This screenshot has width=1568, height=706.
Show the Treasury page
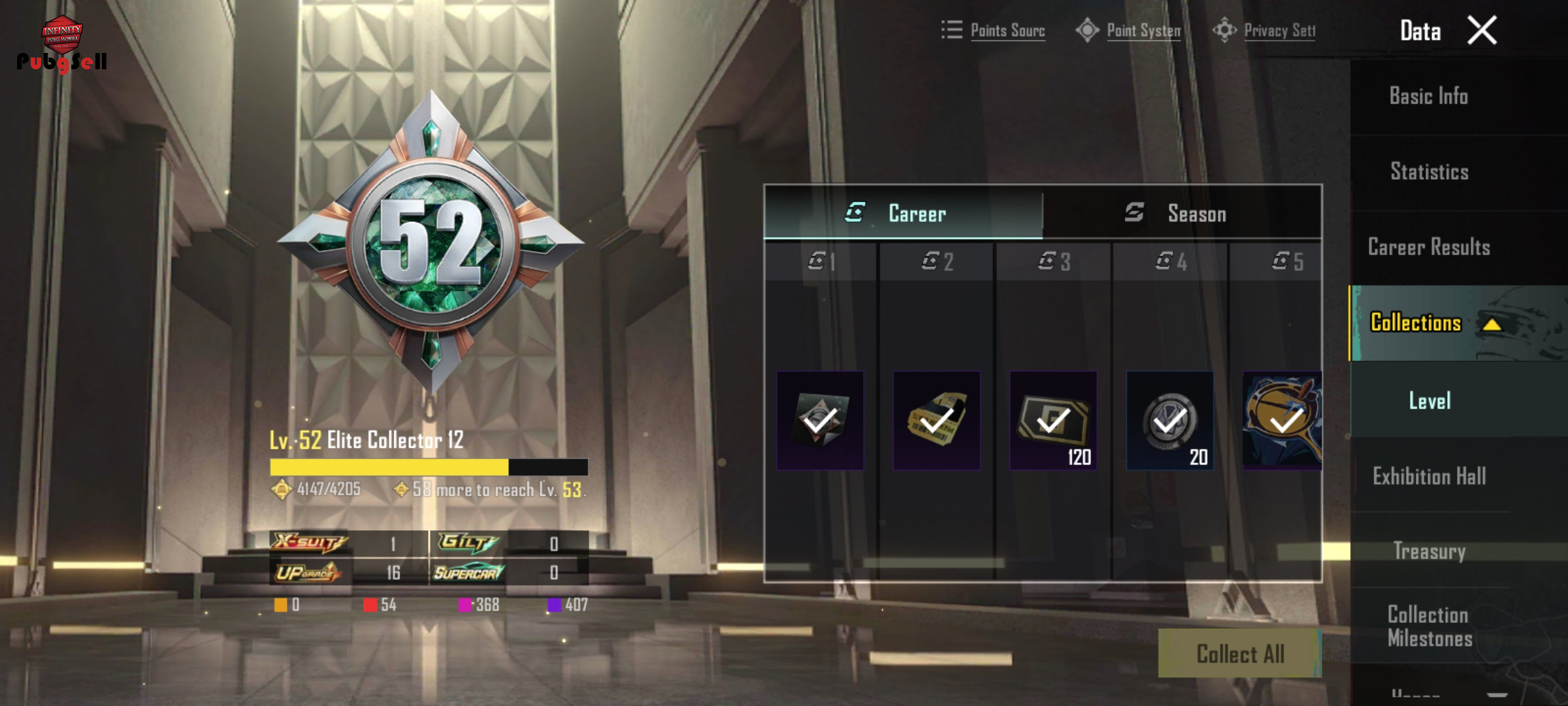[x=1429, y=551]
